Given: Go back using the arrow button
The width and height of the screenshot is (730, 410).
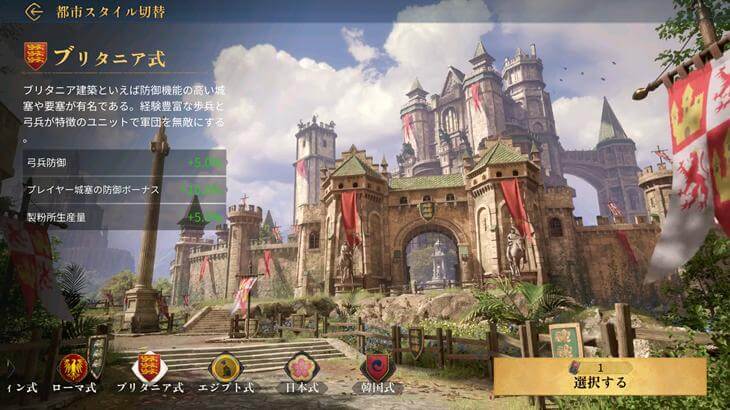Looking at the screenshot, I should pyautogui.click(x=34, y=12).
